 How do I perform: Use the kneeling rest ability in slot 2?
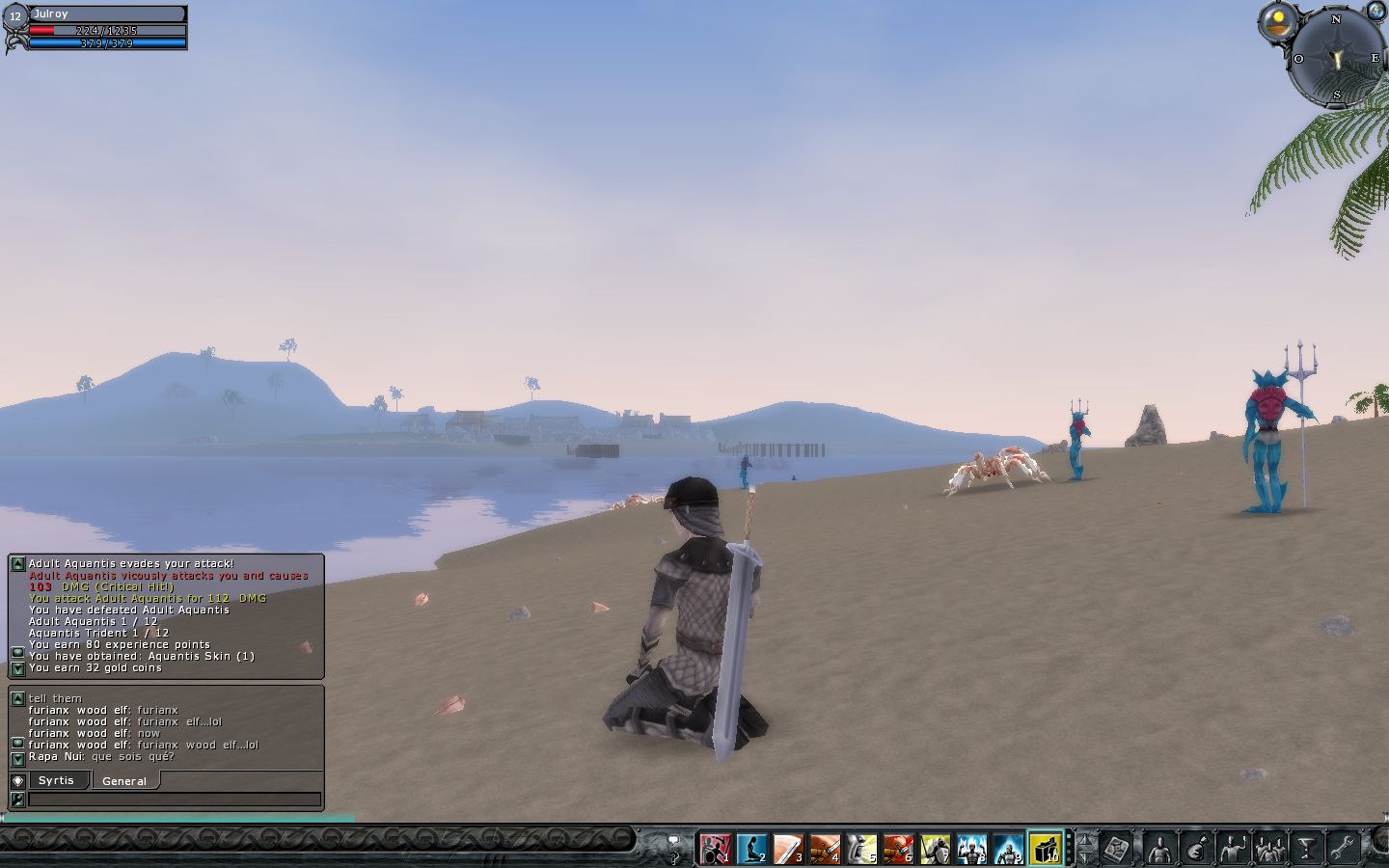pos(751,849)
